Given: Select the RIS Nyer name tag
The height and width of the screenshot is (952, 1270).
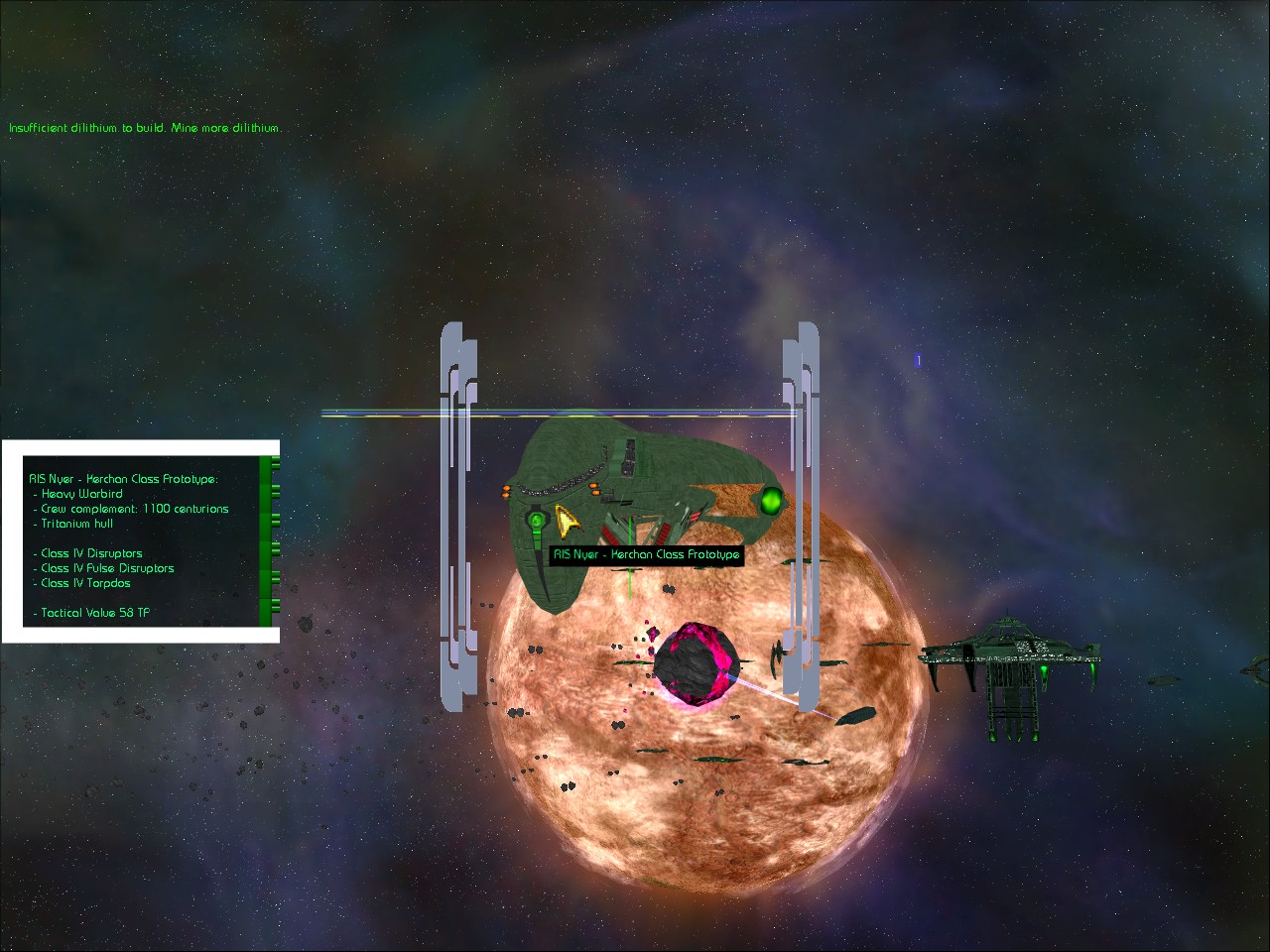Looking at the screenshot, I should click(646, 555).
